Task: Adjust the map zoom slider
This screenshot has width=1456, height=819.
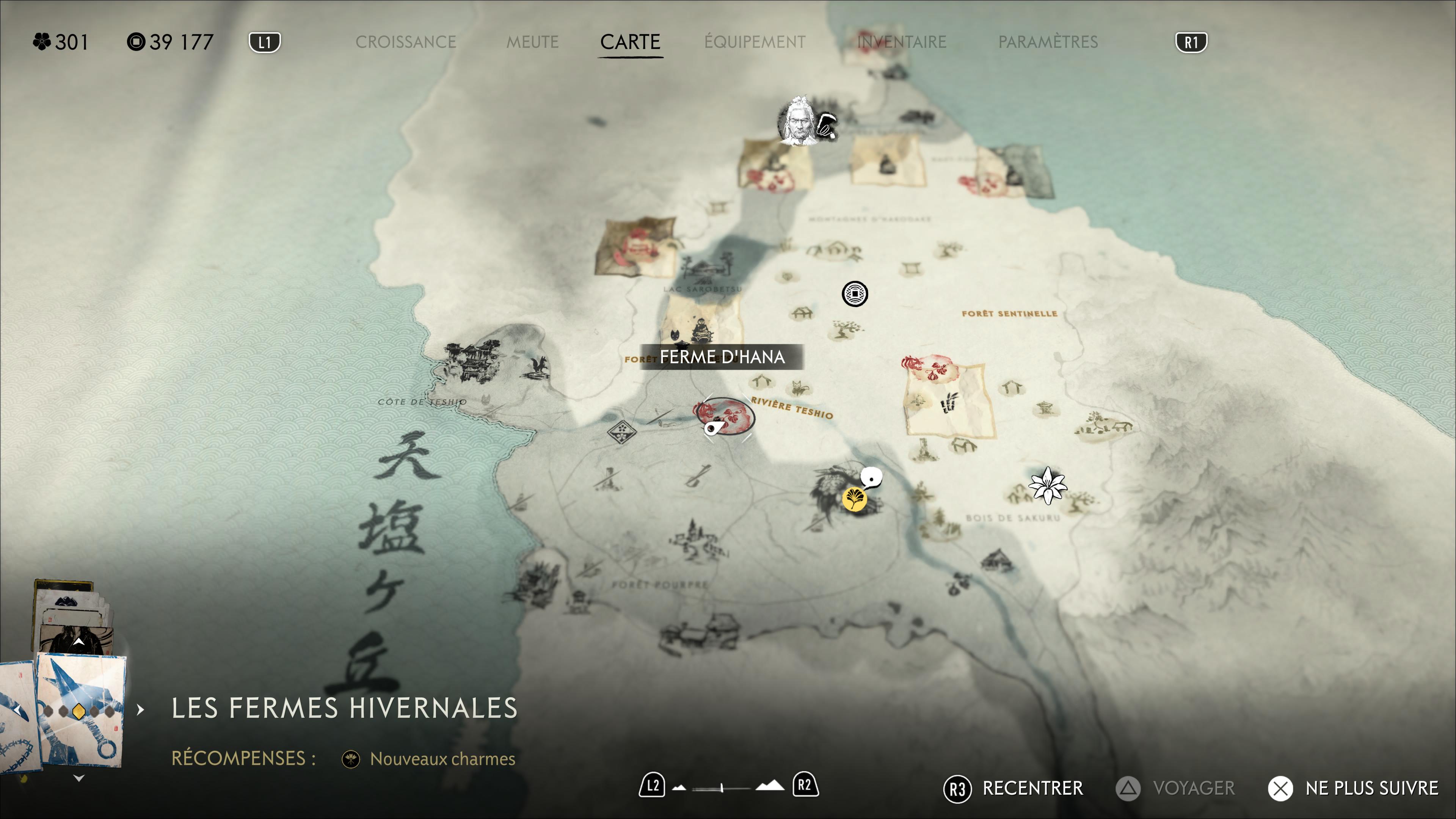Action: (722, 787)
